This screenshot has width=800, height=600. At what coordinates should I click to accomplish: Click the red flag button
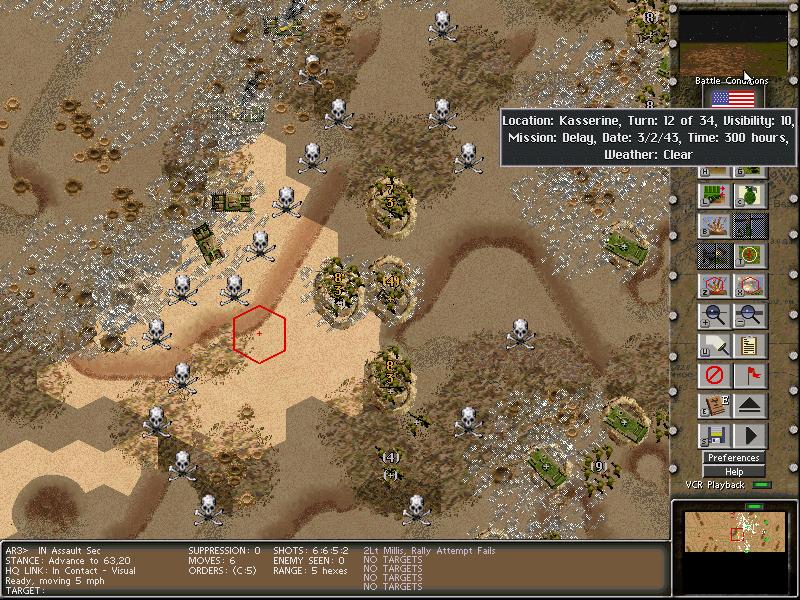pos(750,376)
